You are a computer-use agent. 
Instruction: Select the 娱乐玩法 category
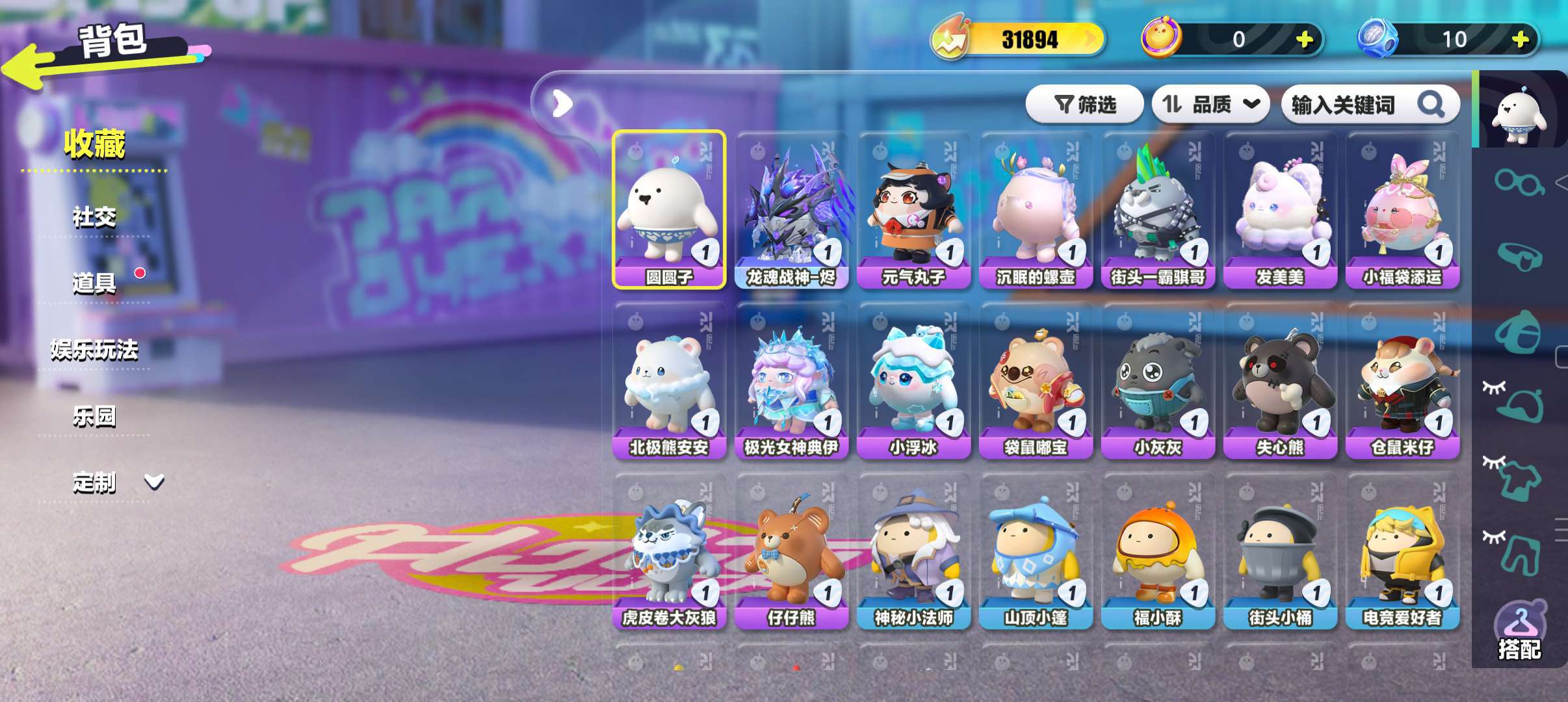coord(94,350)
